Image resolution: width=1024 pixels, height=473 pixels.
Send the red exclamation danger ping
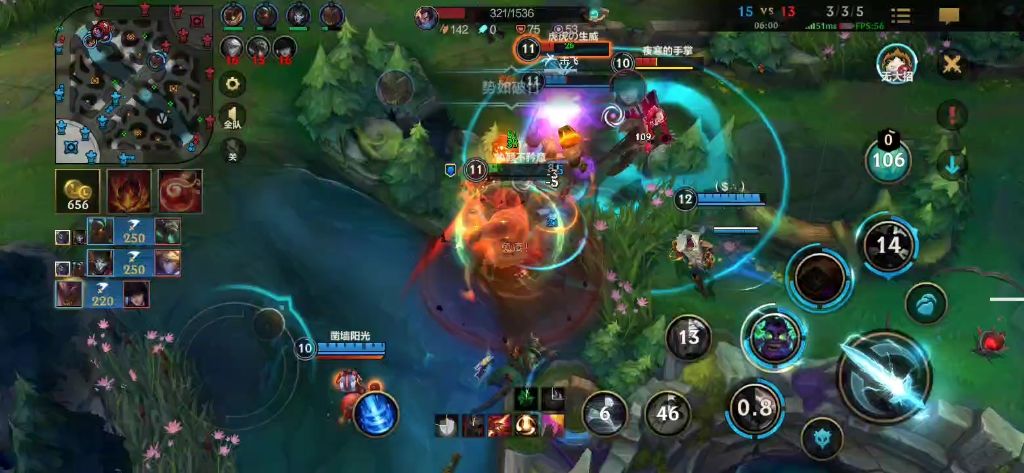(x=952, y=114)
